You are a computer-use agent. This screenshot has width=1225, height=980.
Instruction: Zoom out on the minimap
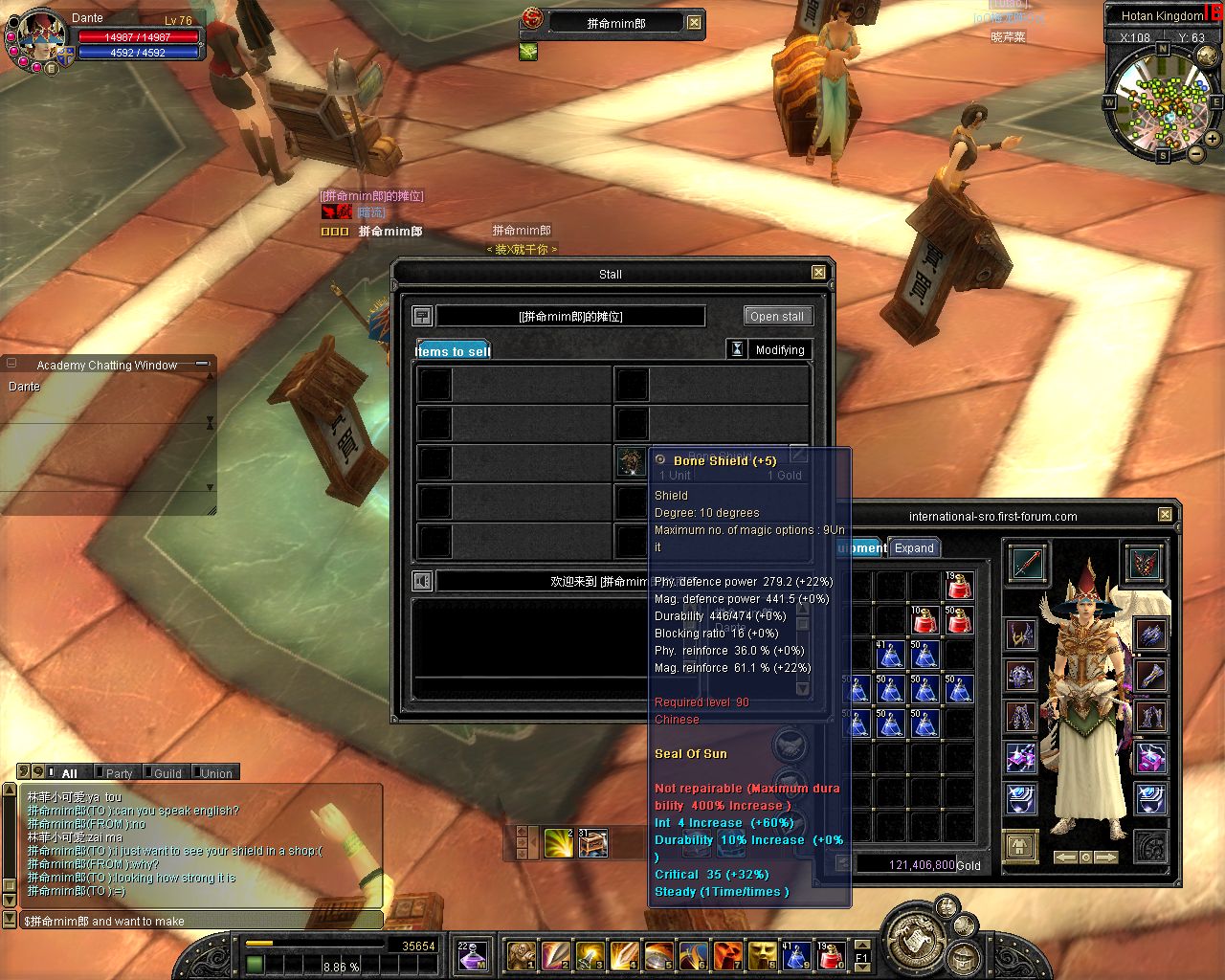[x=1196, y=153]
